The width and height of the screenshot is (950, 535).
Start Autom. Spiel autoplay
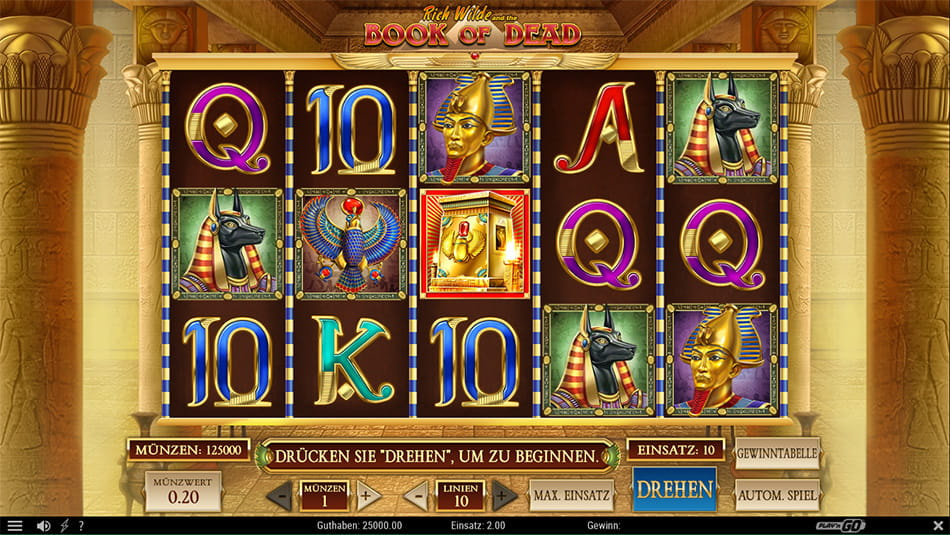(777, 494)
